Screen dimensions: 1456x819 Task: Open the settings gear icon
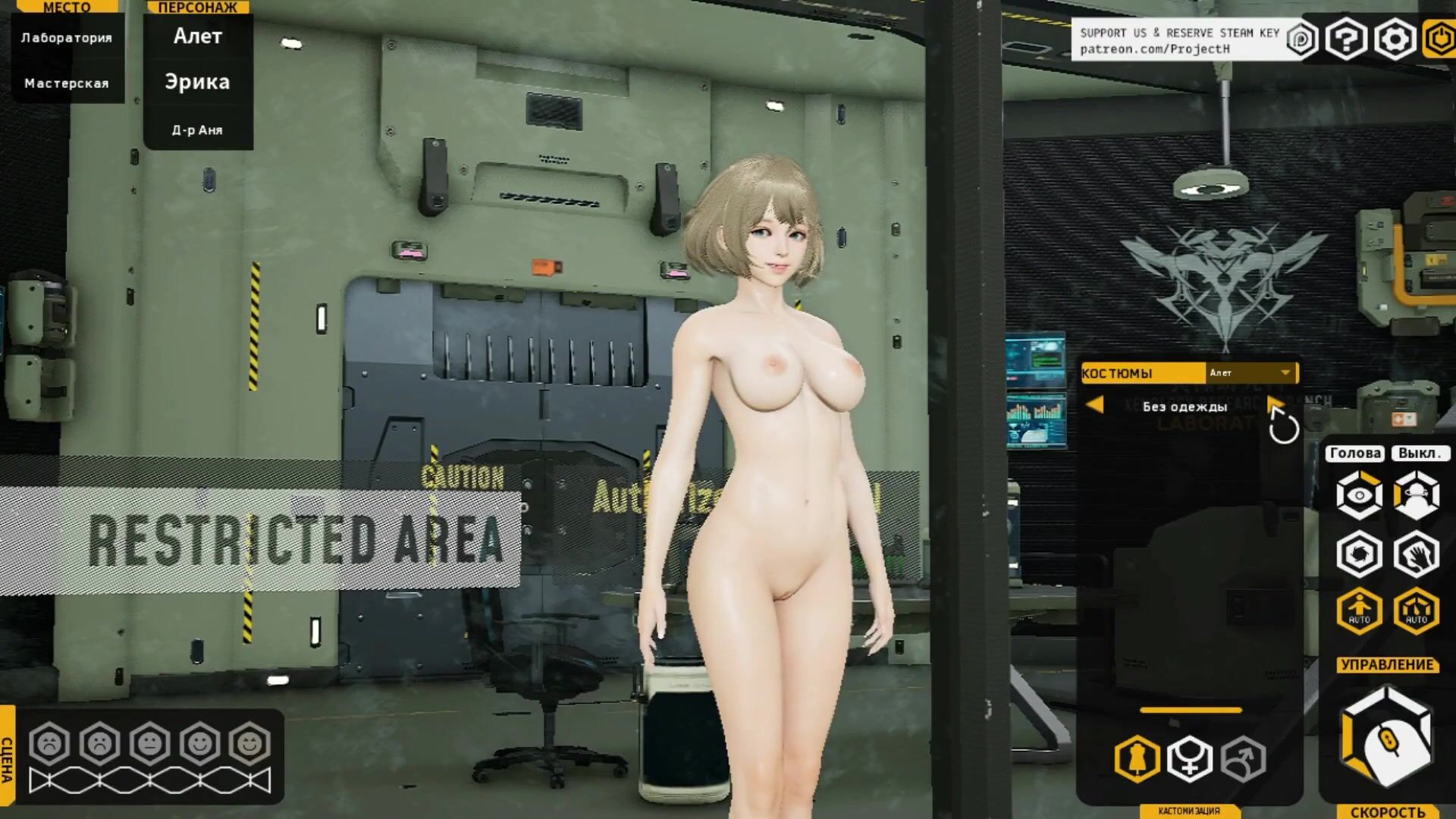point(1395,39)
